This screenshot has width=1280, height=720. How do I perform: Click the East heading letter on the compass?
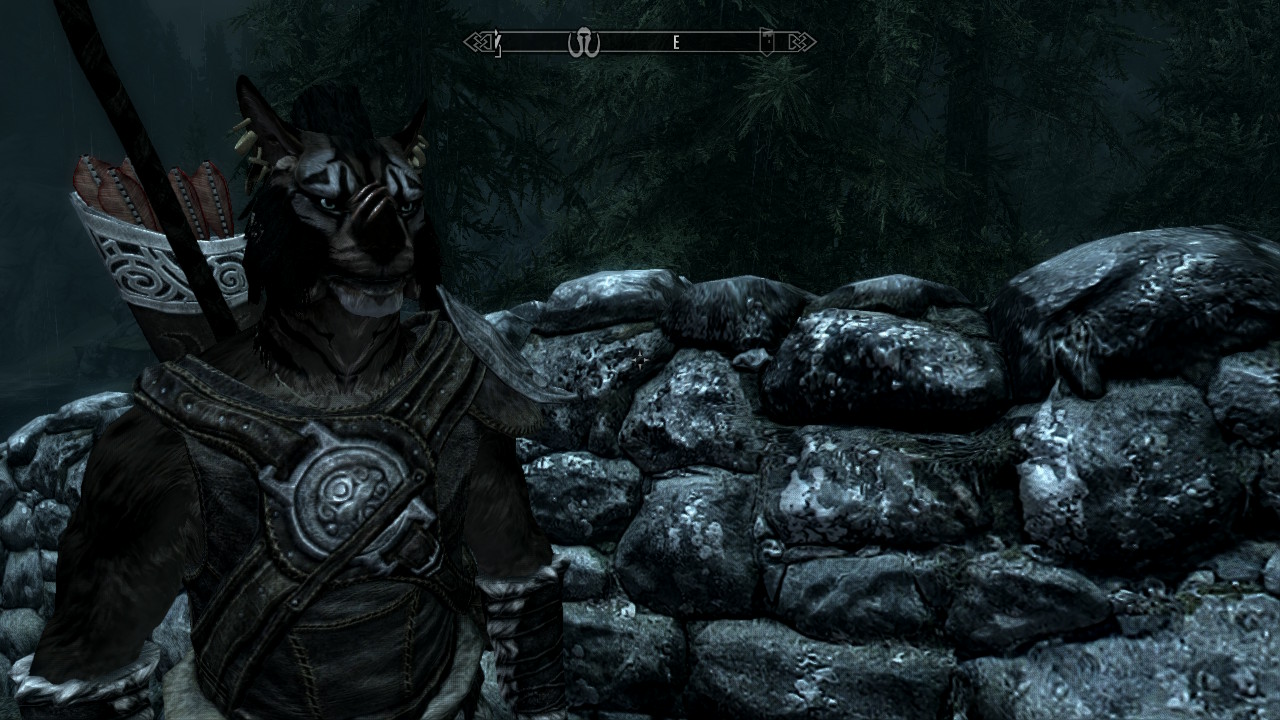(x=676, y=42)
